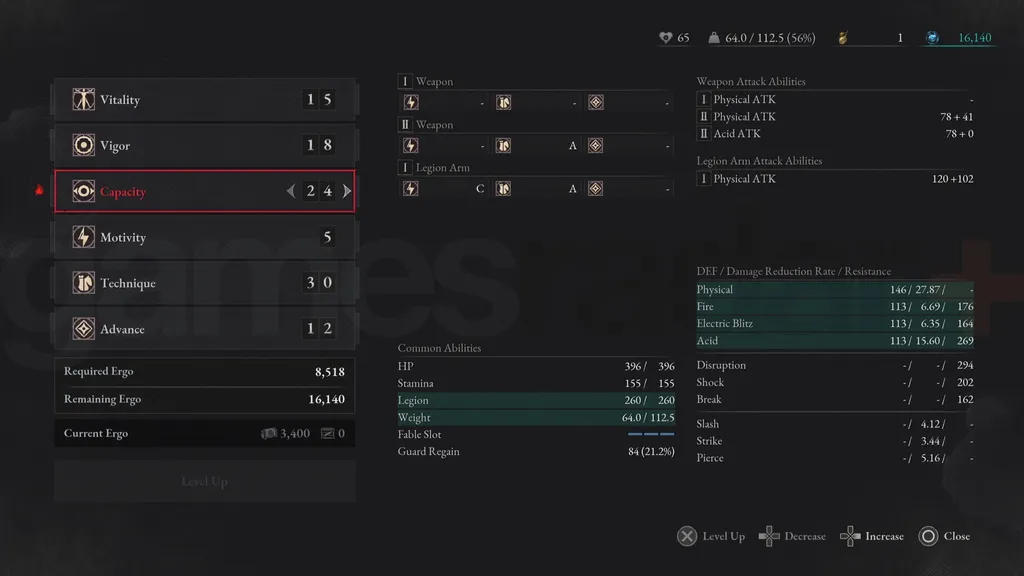
Task: Click the greyed-out Level Up button
Action: (204, 481)
